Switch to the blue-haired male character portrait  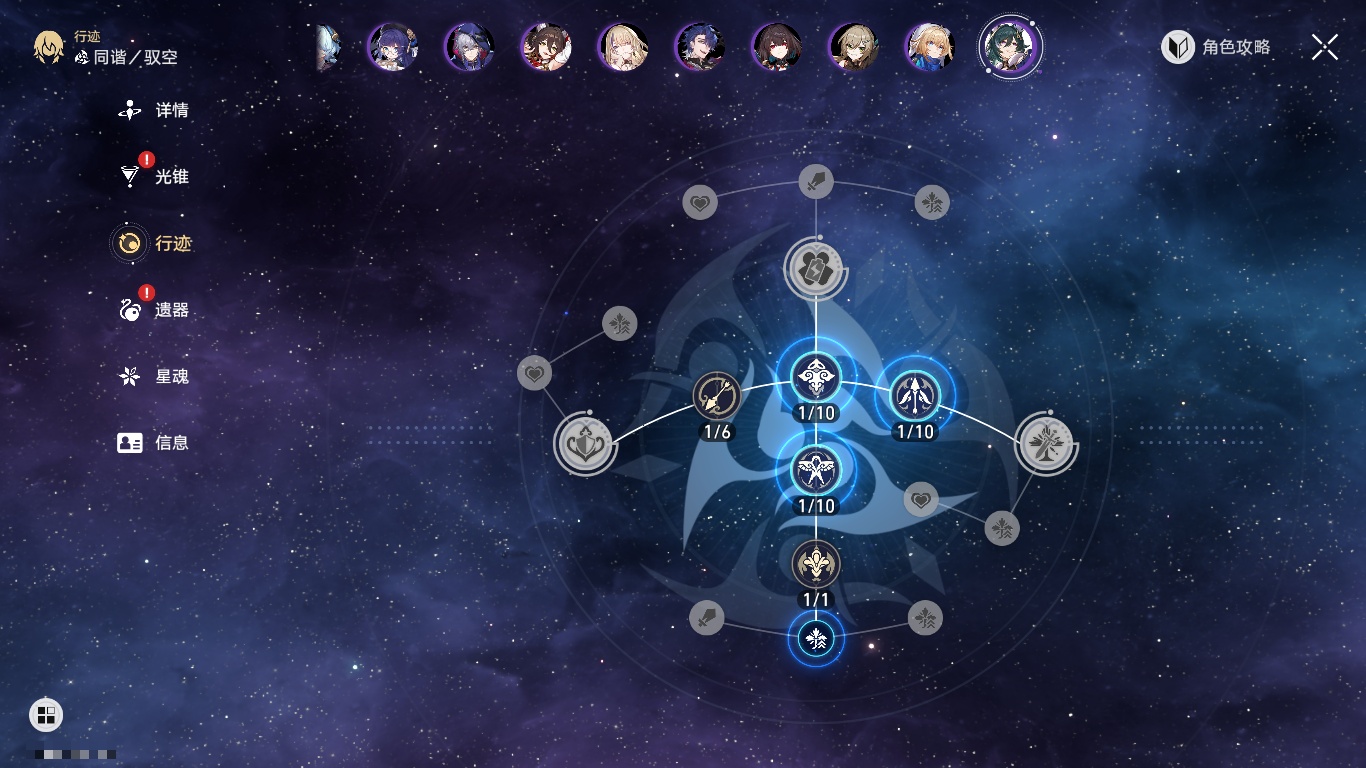click(x=699, y=47)
